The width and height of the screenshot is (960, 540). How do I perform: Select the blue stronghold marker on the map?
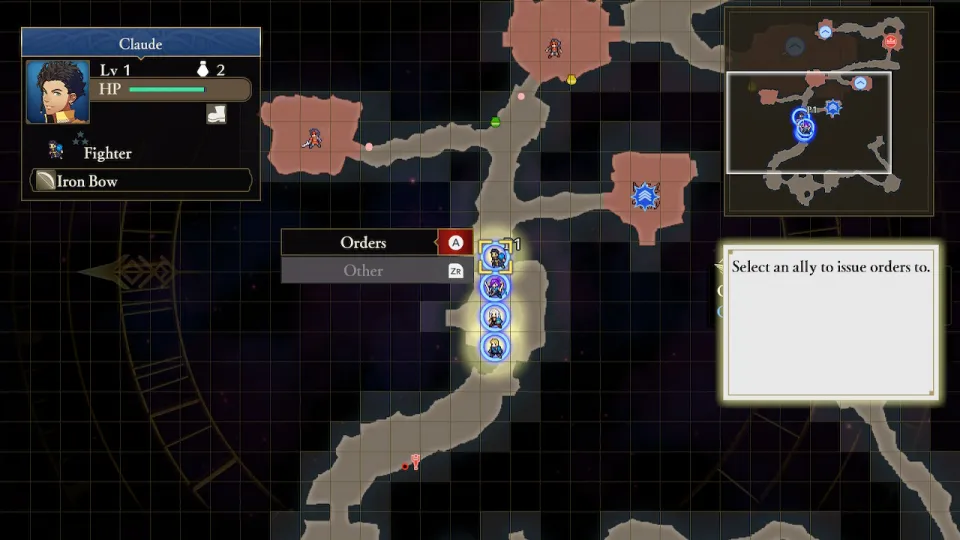[x=646, y=196]
